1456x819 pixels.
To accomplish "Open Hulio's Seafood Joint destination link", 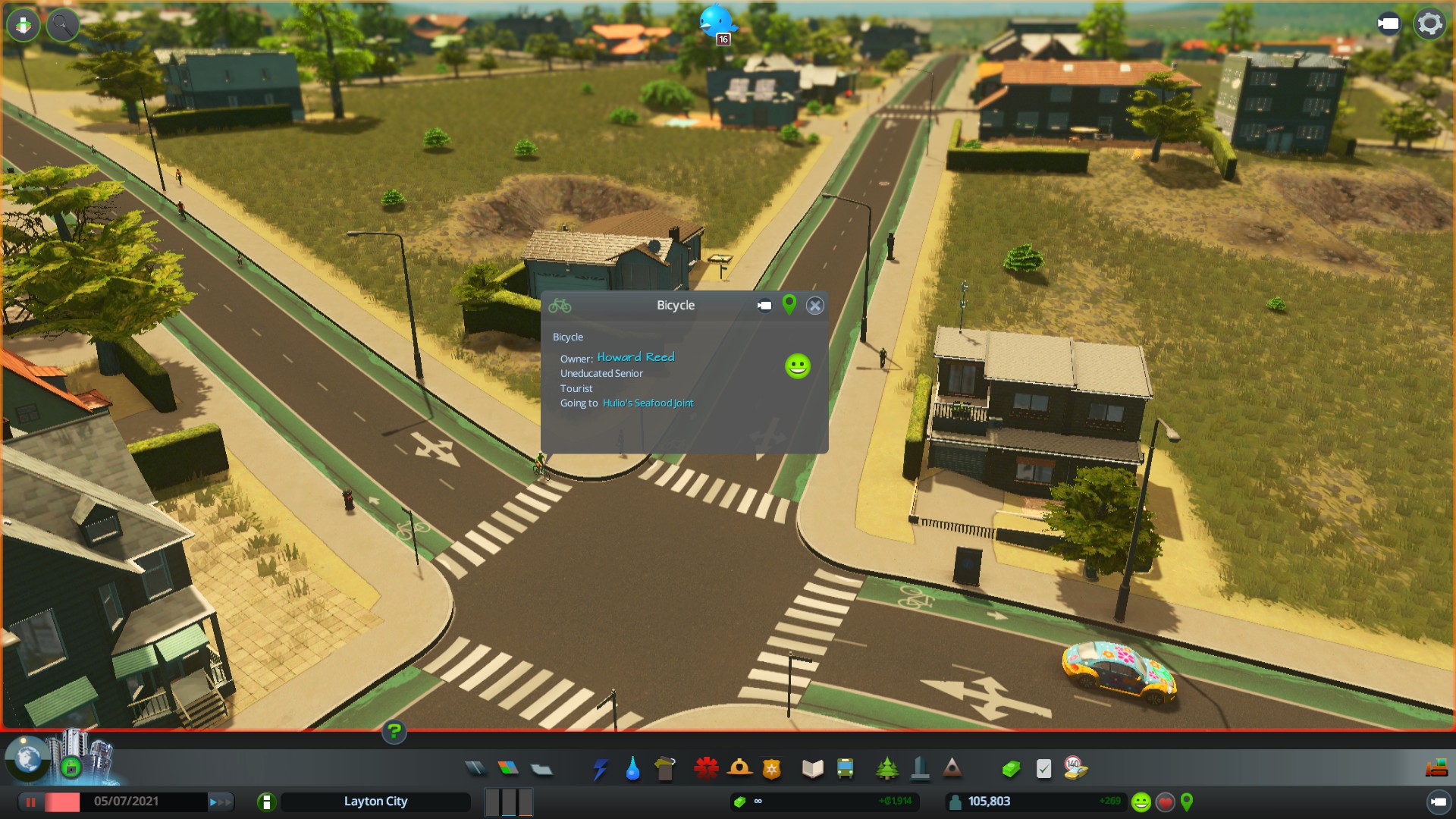I will 648,403.
